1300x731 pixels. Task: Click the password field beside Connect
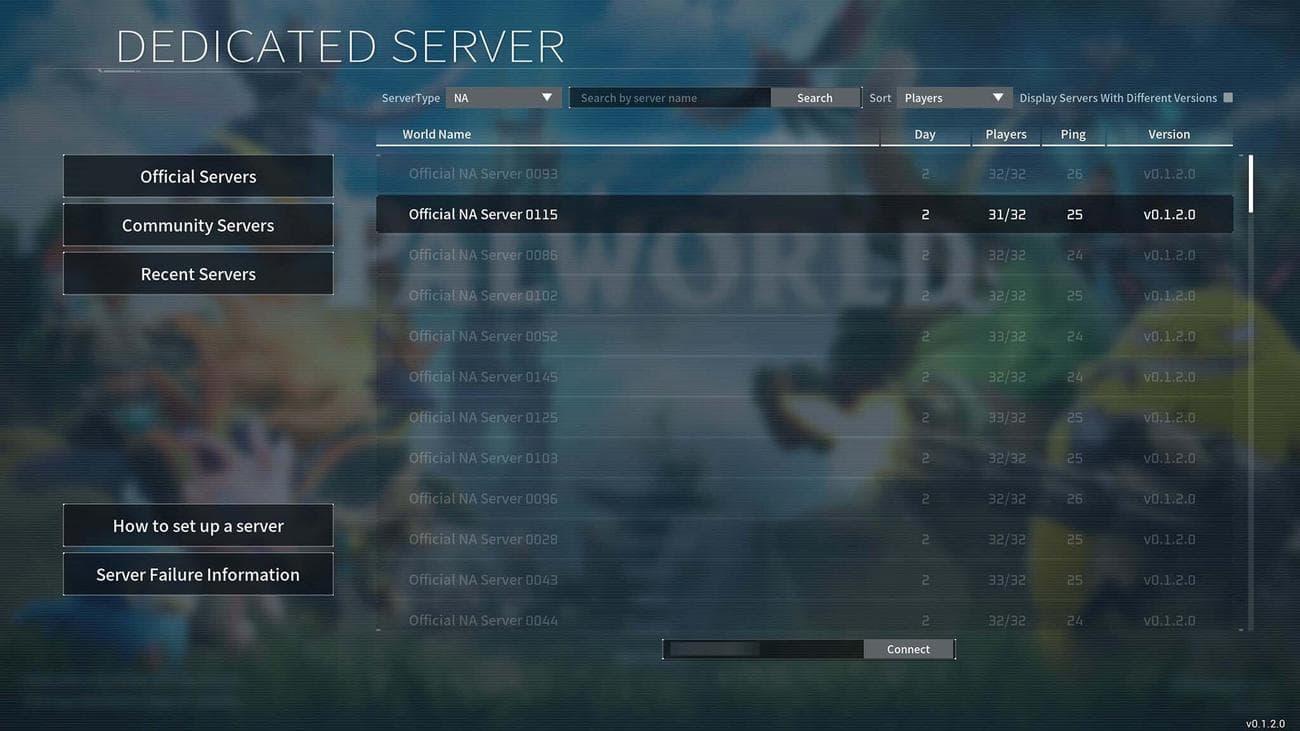tap(763, 648)
